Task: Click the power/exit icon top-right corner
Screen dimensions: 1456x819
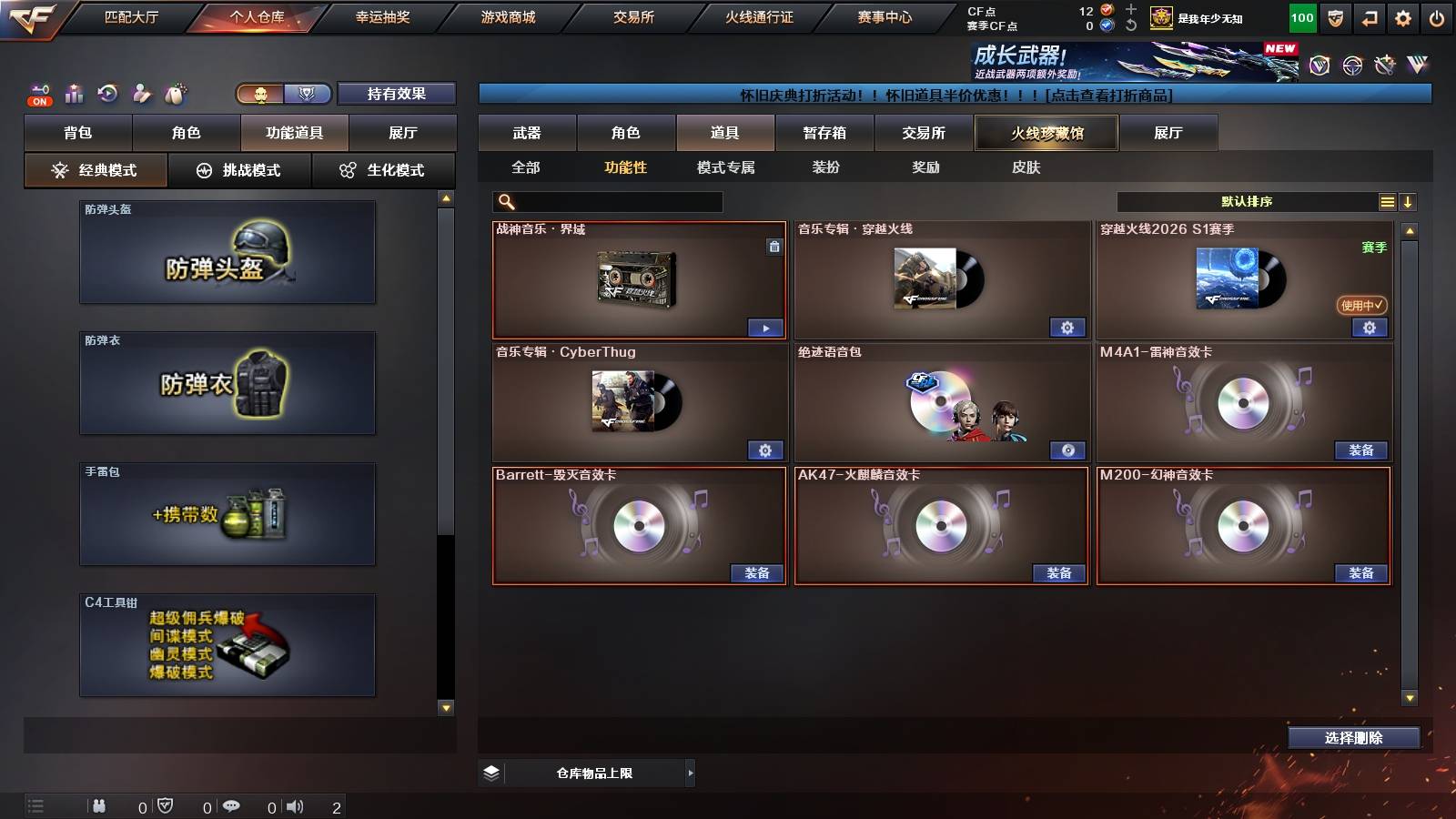Action: (x=1436, y=17)
